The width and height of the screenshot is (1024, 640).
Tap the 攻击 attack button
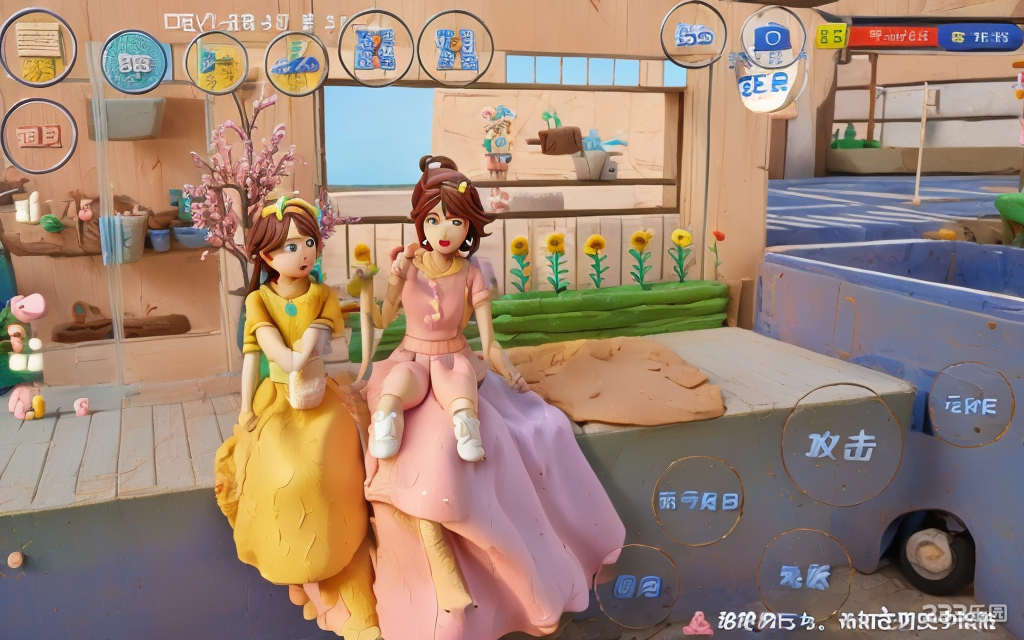pyautogui.click(x=842, y=444)
